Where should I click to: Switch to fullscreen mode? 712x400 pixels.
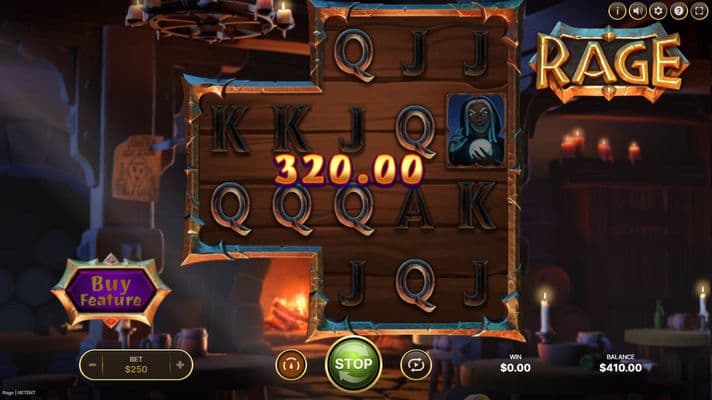click(x=699, y=11)
